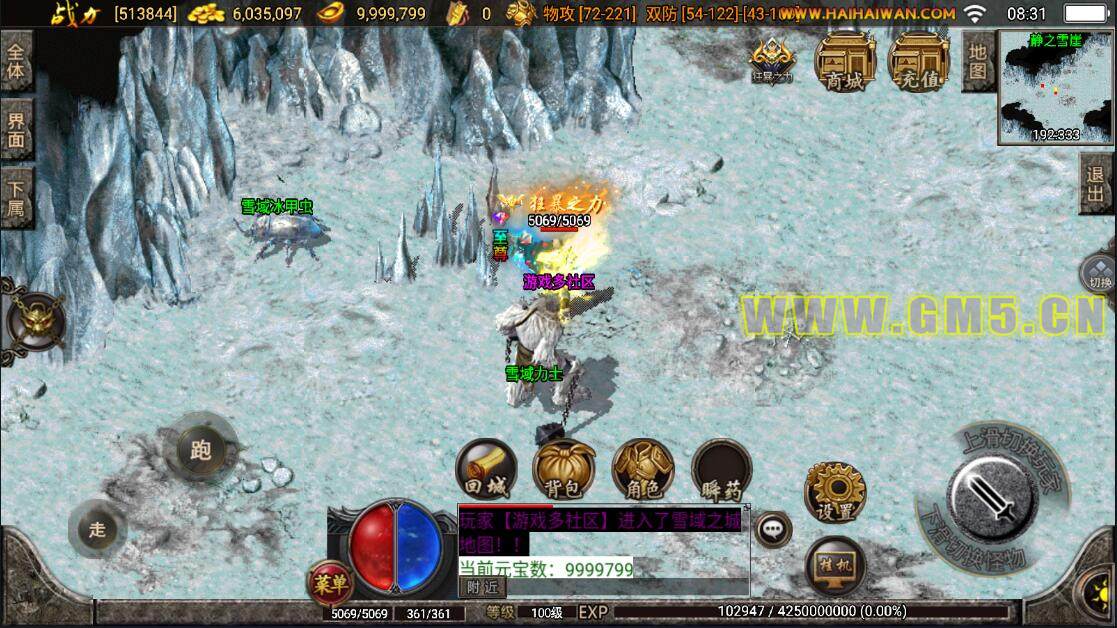Toggle the 走 walk button
The height and width of the screenshot is (628, 1117).
97,529
